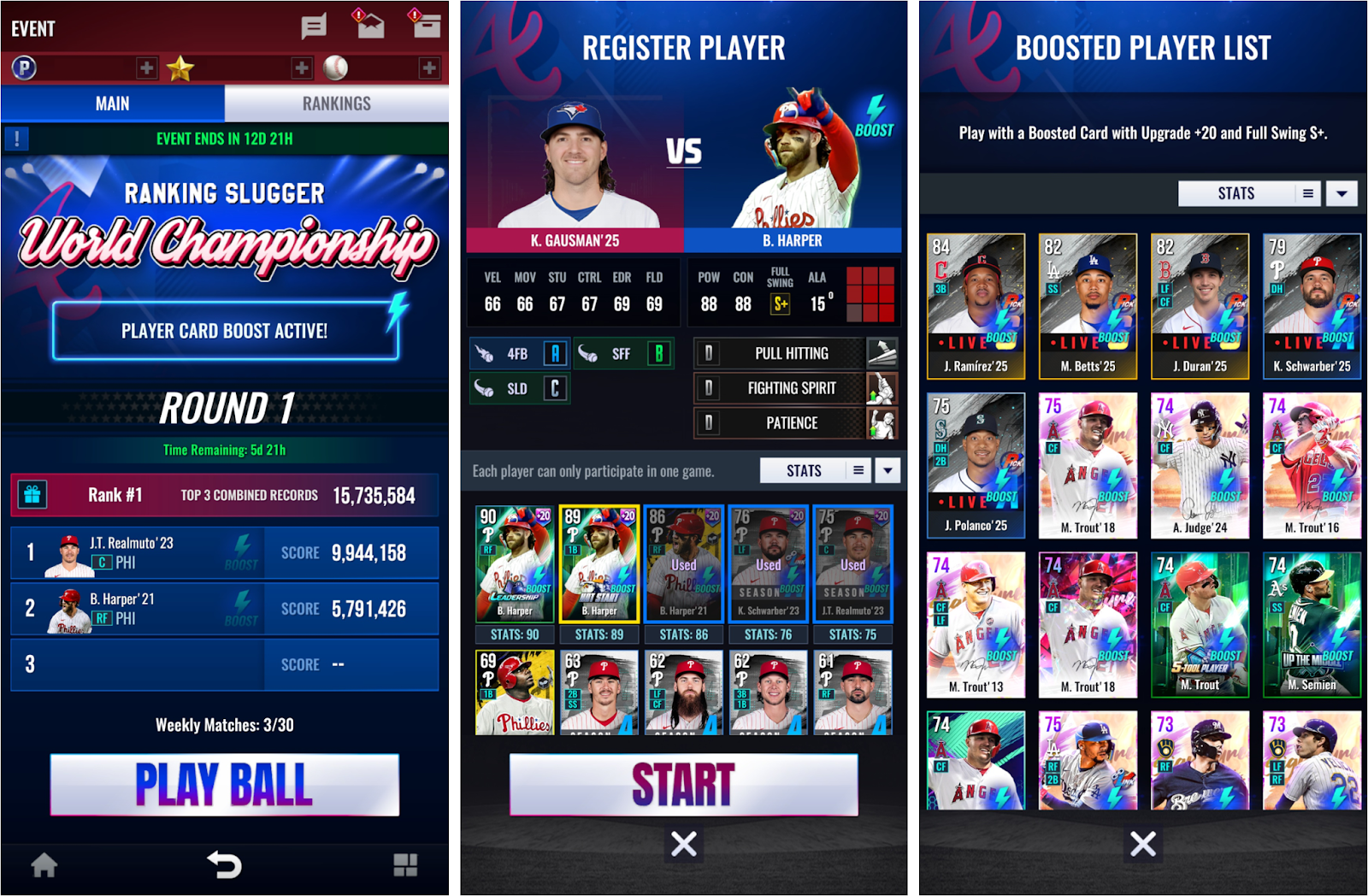Select the MAIN tab

(112, 103)
